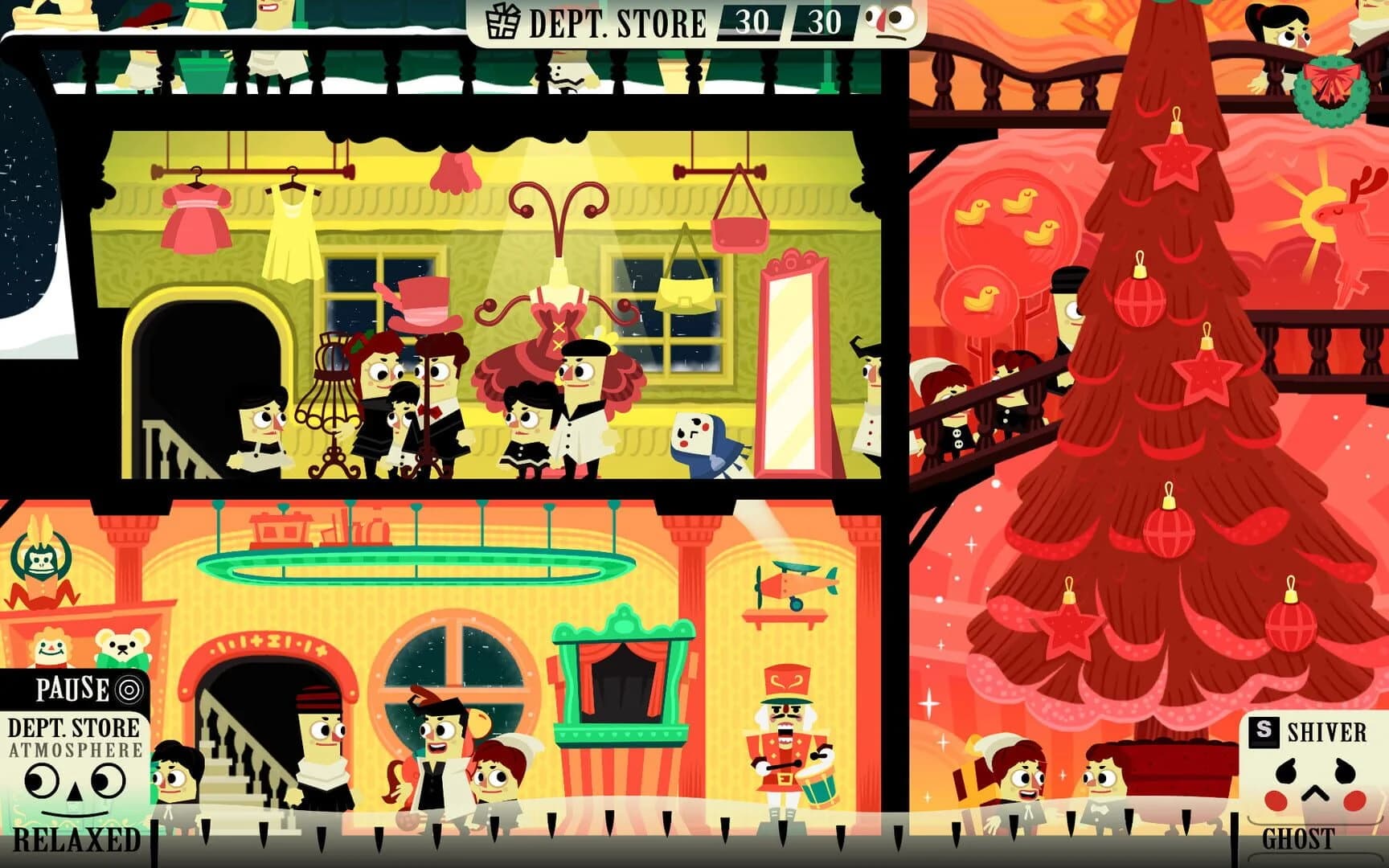Click the first 30 counter at the top
Image resolution: width=1389 pixels, height=868 pixels.
point(752,20)
